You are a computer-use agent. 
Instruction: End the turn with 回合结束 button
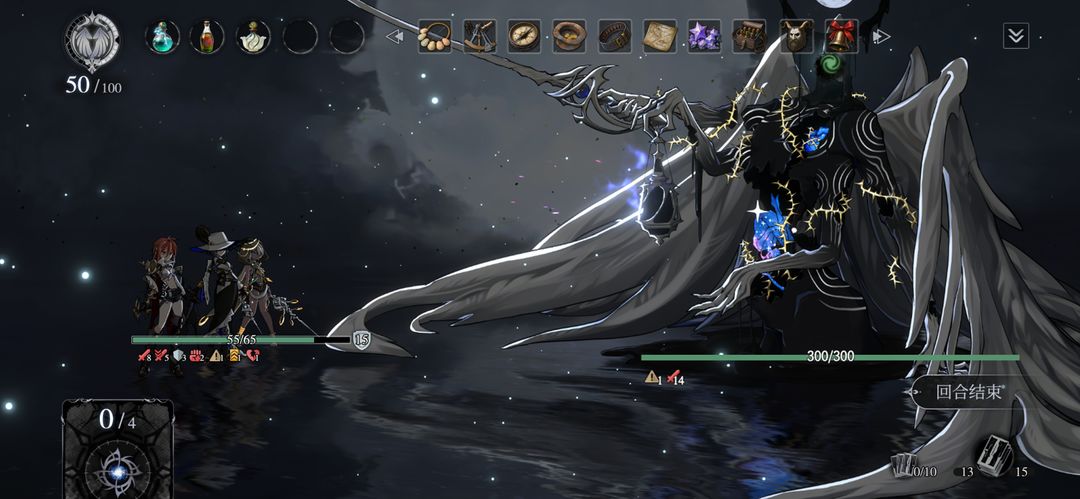(968, 392)
